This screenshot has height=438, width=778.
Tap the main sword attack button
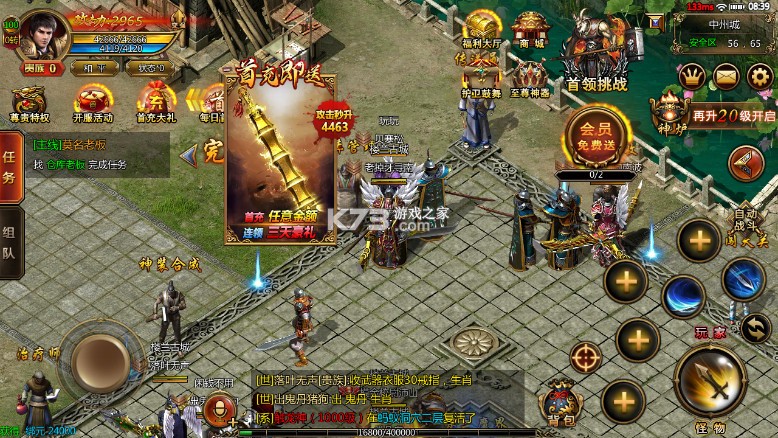coord(711,381)
